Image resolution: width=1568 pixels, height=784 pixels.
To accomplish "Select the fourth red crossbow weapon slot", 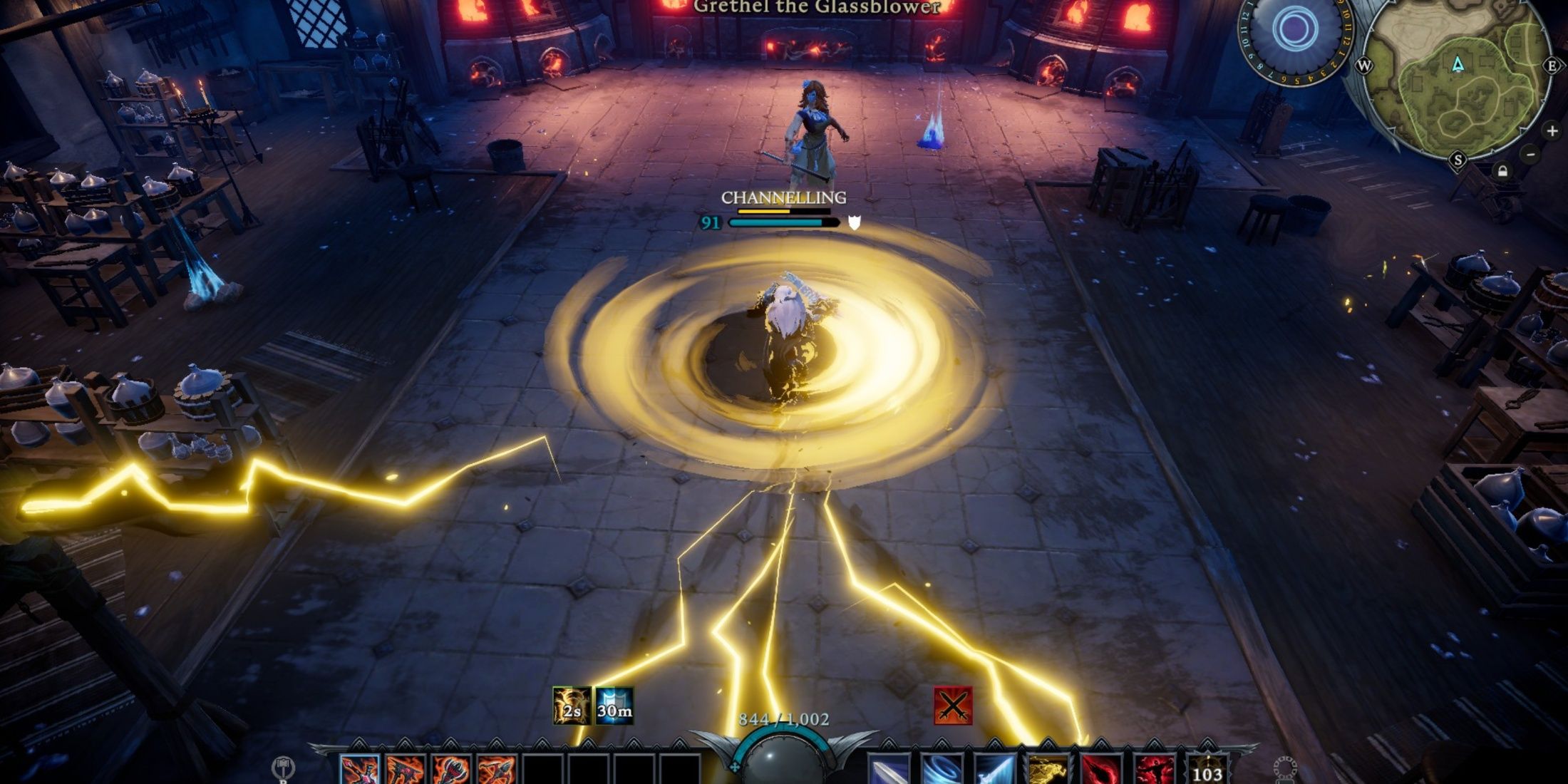I will click(497, 770).
